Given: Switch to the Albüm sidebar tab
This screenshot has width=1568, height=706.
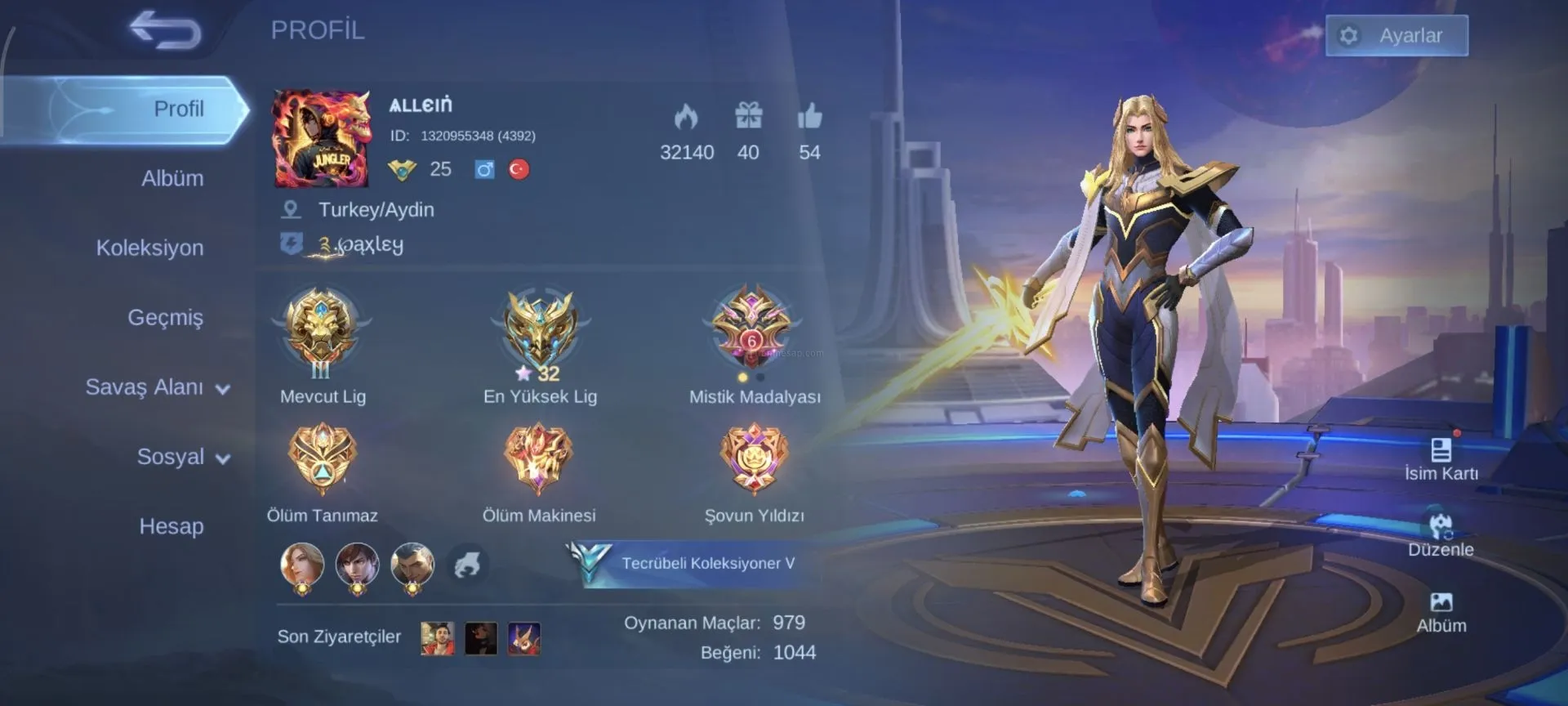Looking at the screenshot, I should (172, 178).
